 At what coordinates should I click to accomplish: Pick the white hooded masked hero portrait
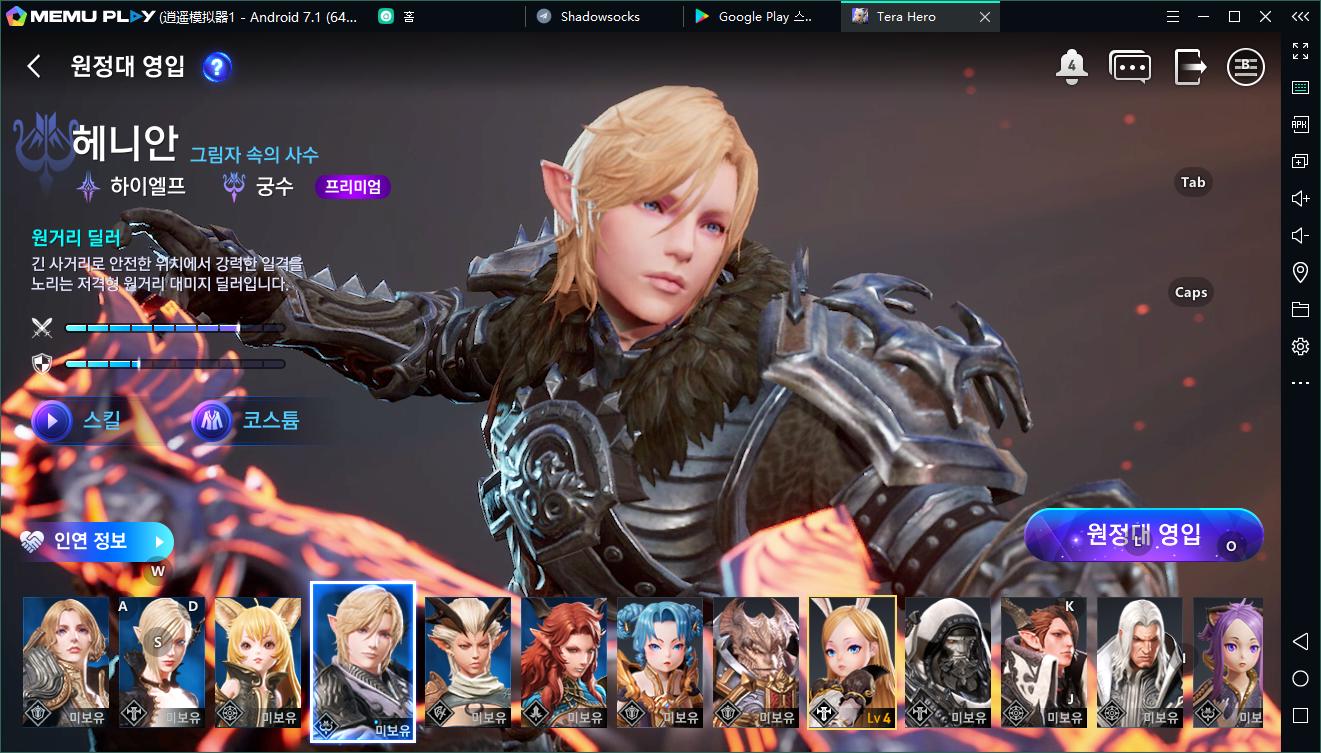click(x=947, y=661)
